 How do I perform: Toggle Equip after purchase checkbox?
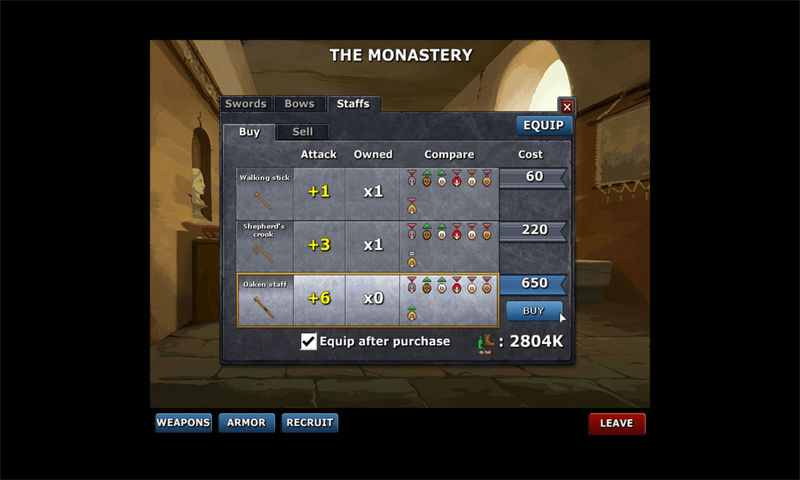tap(309, 342)
